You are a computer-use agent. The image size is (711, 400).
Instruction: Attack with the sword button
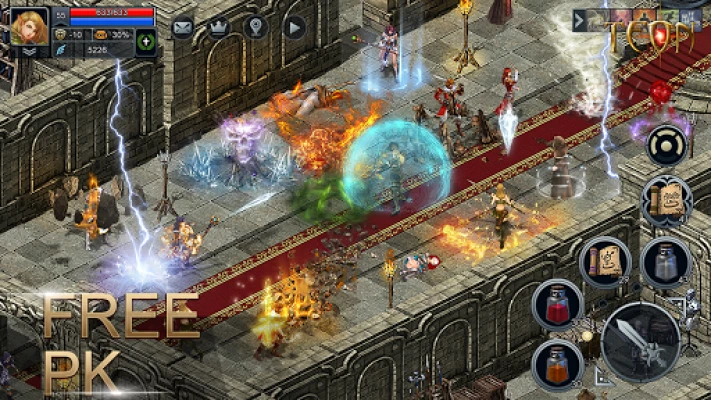coord(641,342)
